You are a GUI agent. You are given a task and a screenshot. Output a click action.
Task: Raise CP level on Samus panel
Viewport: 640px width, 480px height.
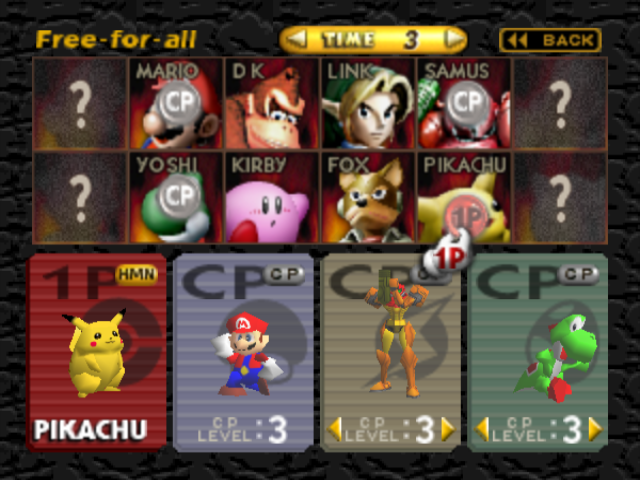pos(447,429)
